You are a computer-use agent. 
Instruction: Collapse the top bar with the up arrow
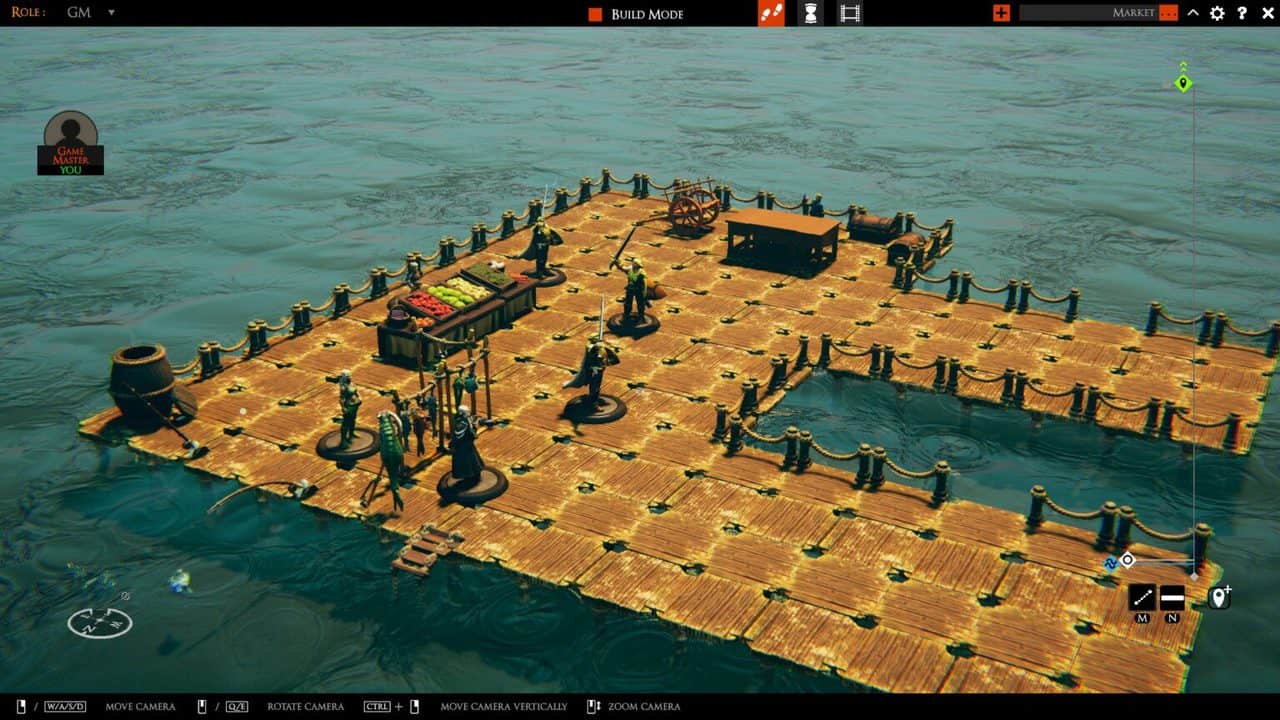(x=1193, y=13)
